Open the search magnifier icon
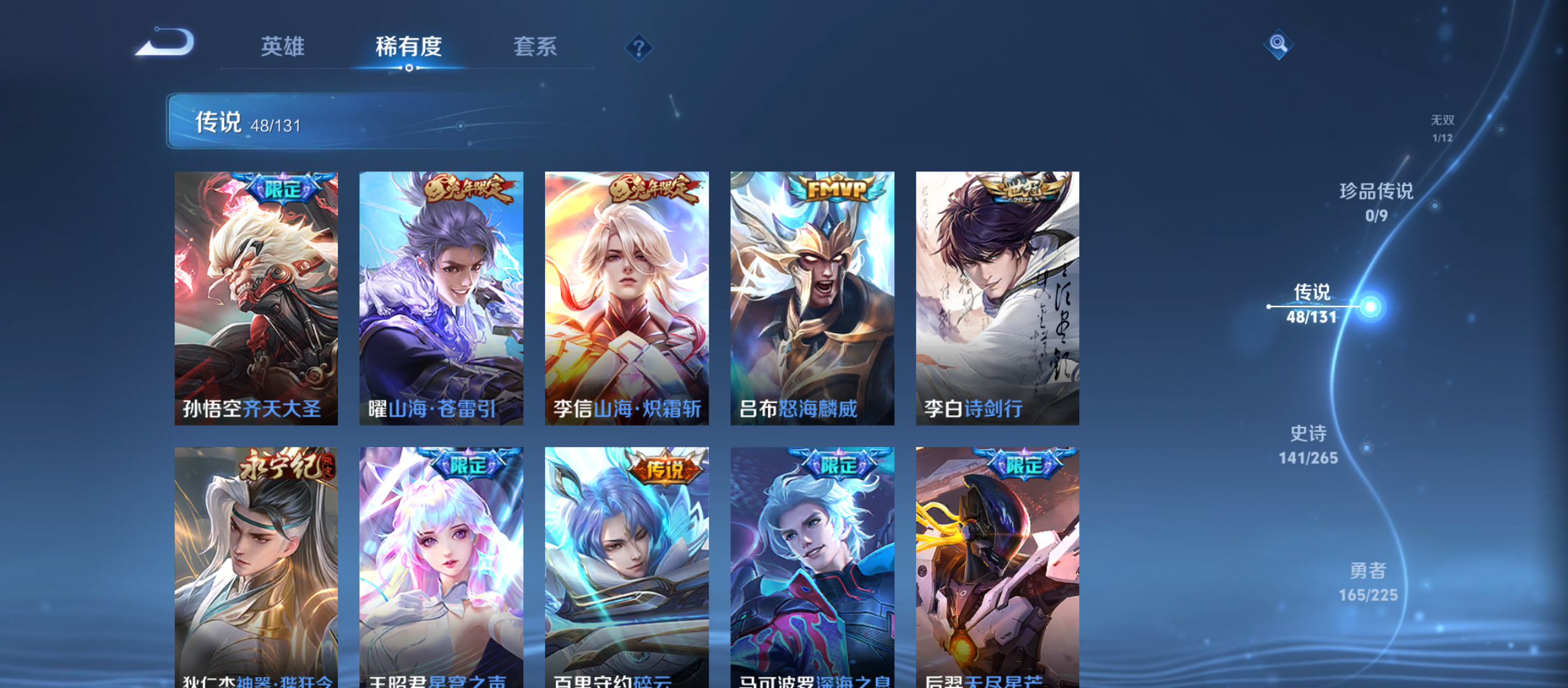This screenshot has height=688, width=1568. coord(1279,43)
